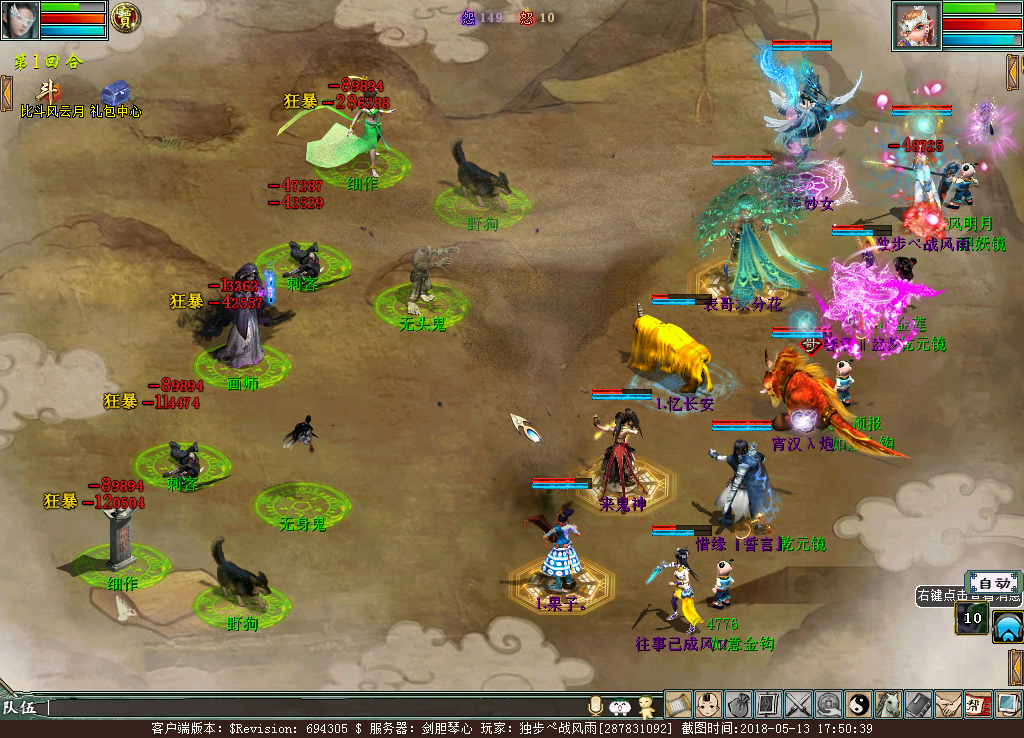Open the scroll map icon
The height and width of the screenshot is (738, 1024).
point(679,705)
